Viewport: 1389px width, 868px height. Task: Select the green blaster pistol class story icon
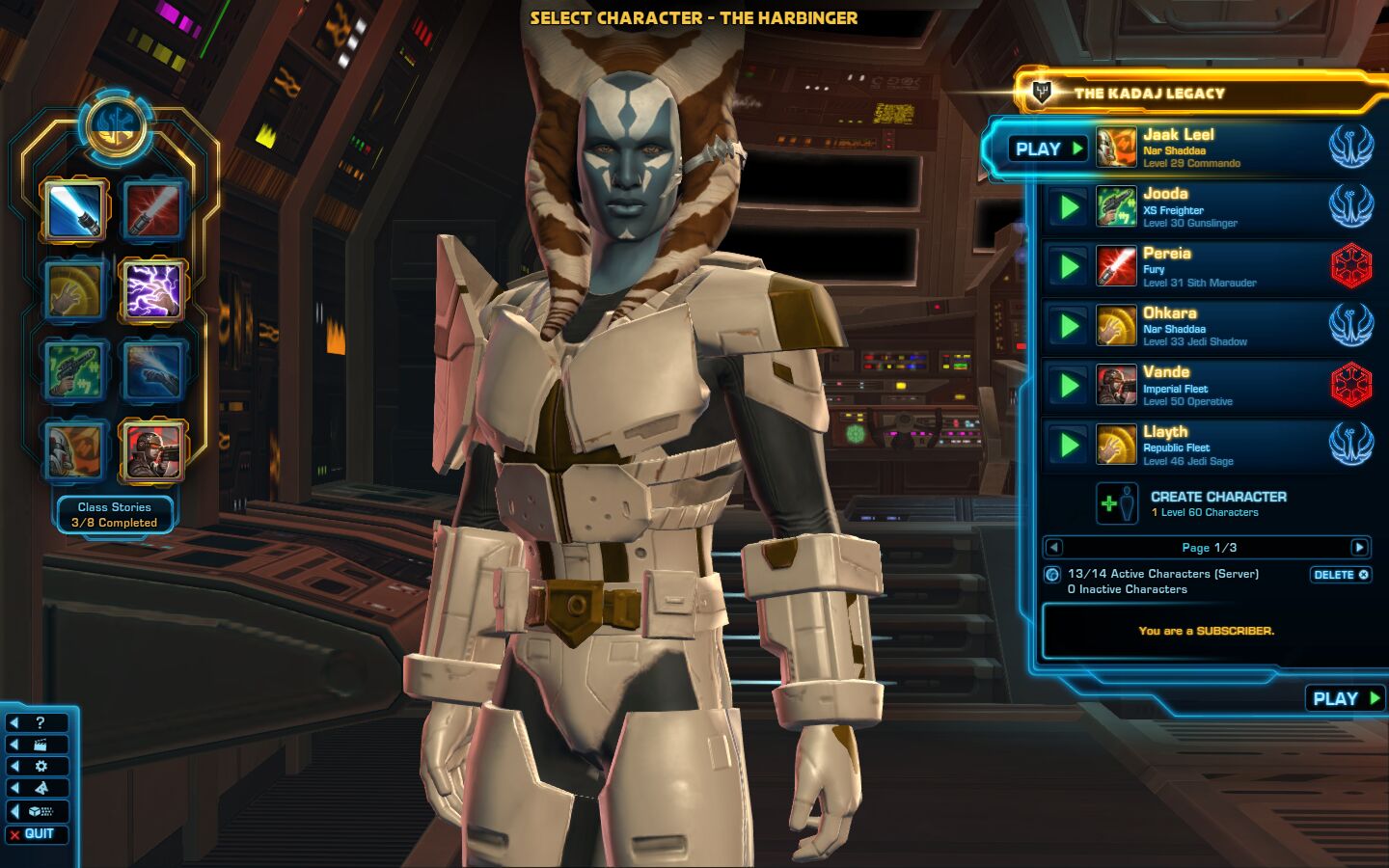click(74, 369)
